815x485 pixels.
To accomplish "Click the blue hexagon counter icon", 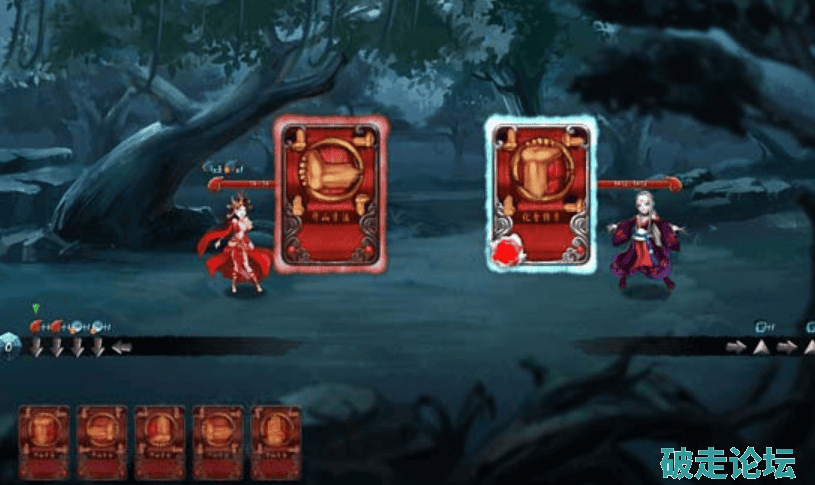I will click(x=8, y=347).
